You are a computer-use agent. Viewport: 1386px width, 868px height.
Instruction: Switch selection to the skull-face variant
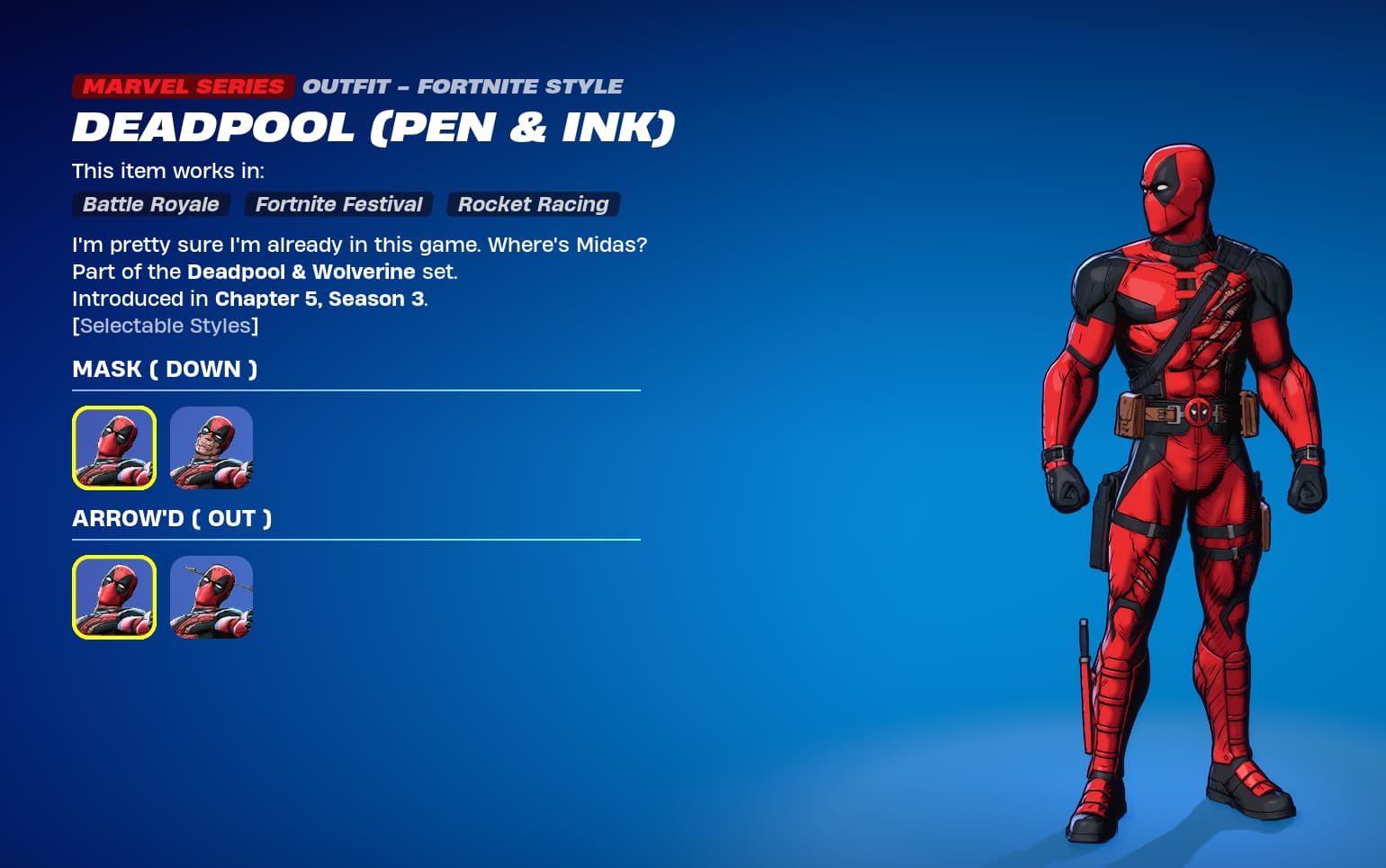point(211,448)
